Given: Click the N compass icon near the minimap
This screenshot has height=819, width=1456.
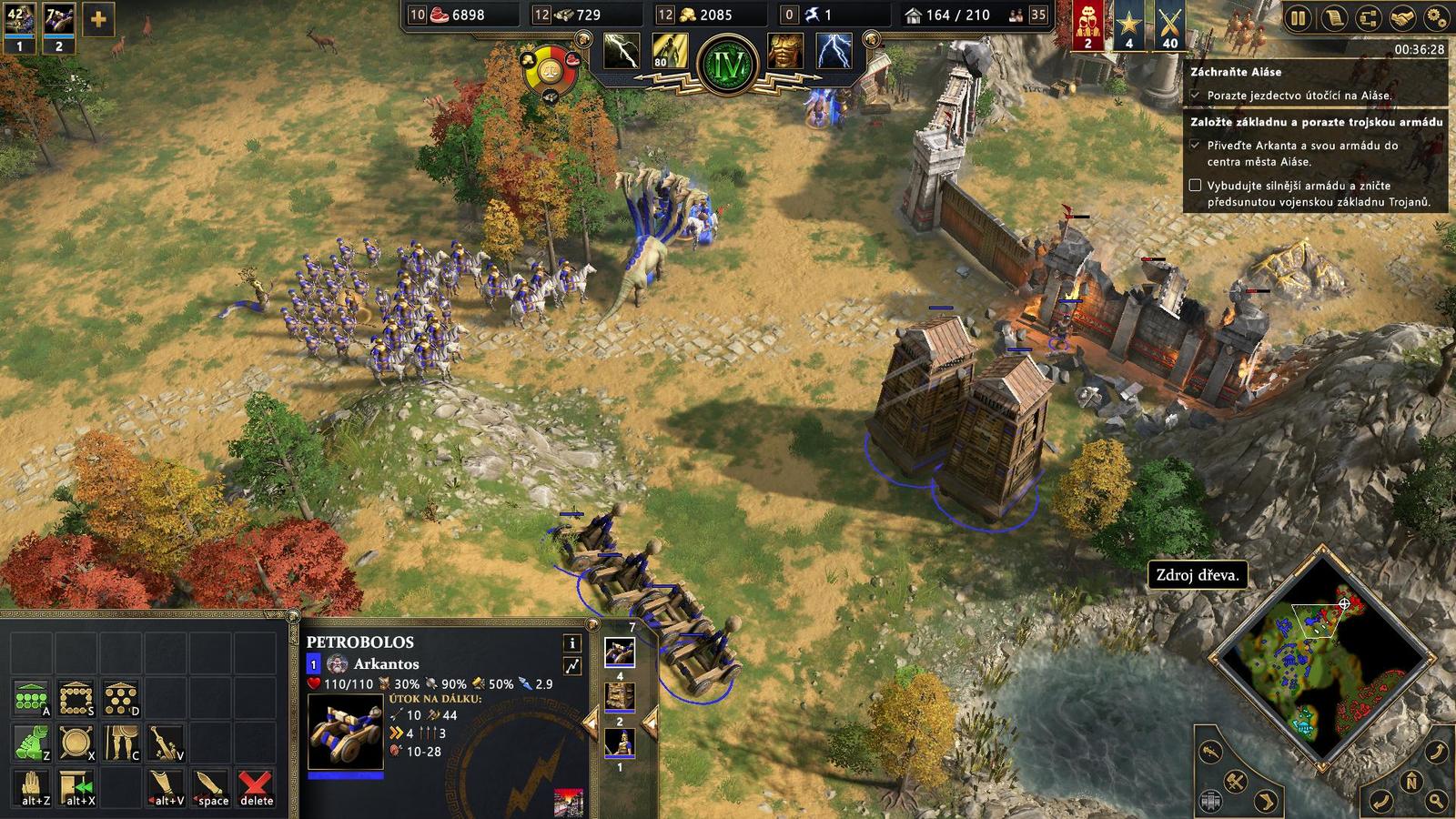Looking at the screenshot, I should (x=1410, y=781).
